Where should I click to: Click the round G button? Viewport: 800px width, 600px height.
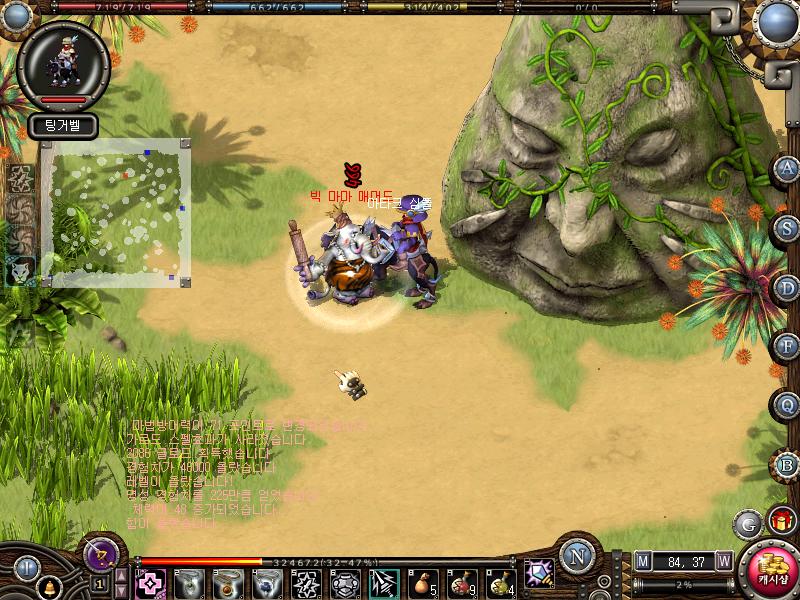click(x=746, y=523)
